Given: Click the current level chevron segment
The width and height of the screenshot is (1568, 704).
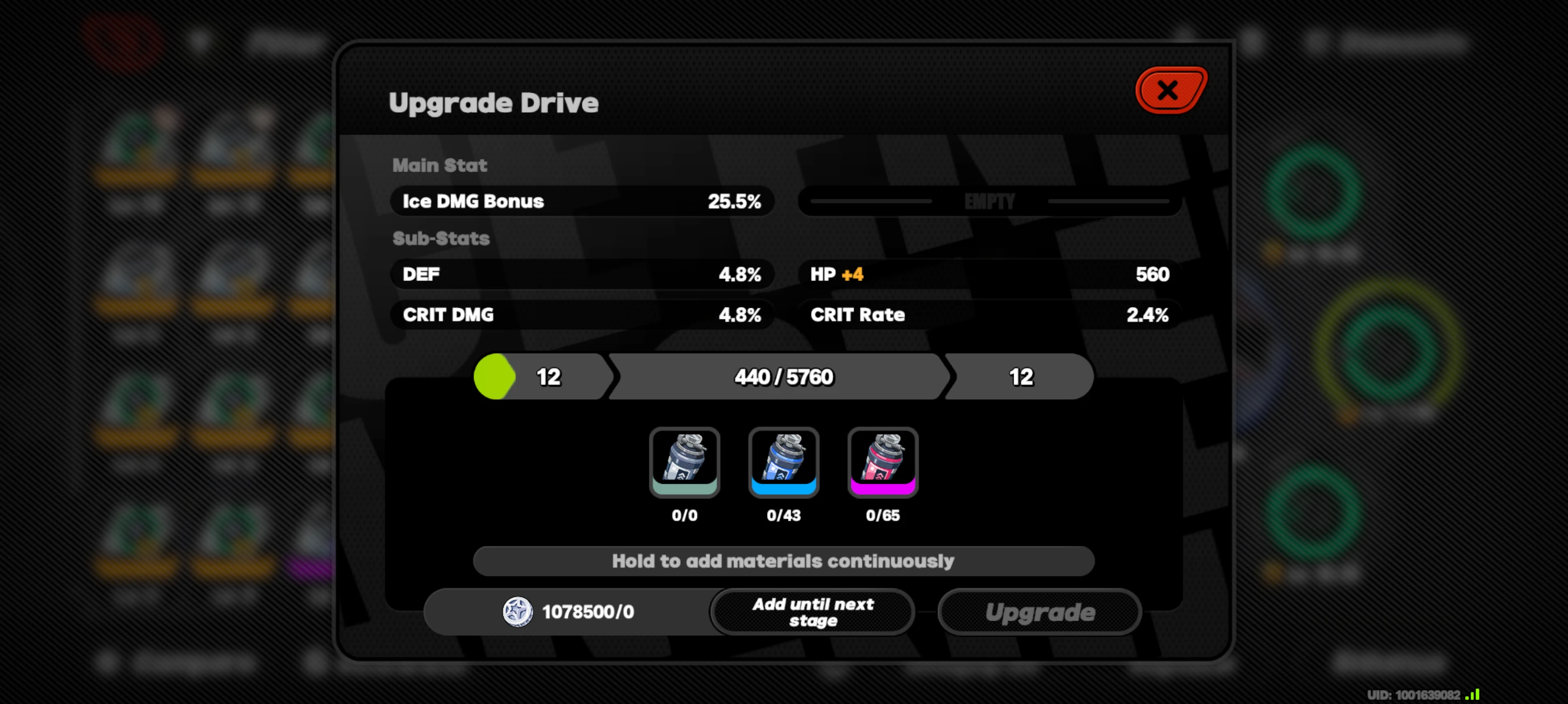Looking at the screenshot, I should pyautogui.click(x=548, y=377).
